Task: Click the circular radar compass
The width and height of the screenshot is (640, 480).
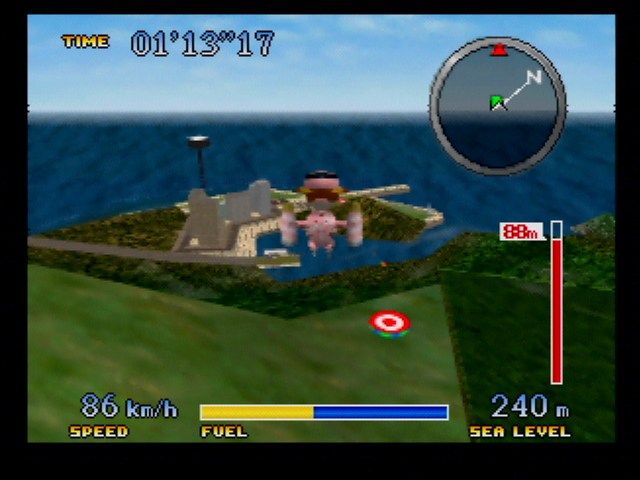Action: (497, 105)
